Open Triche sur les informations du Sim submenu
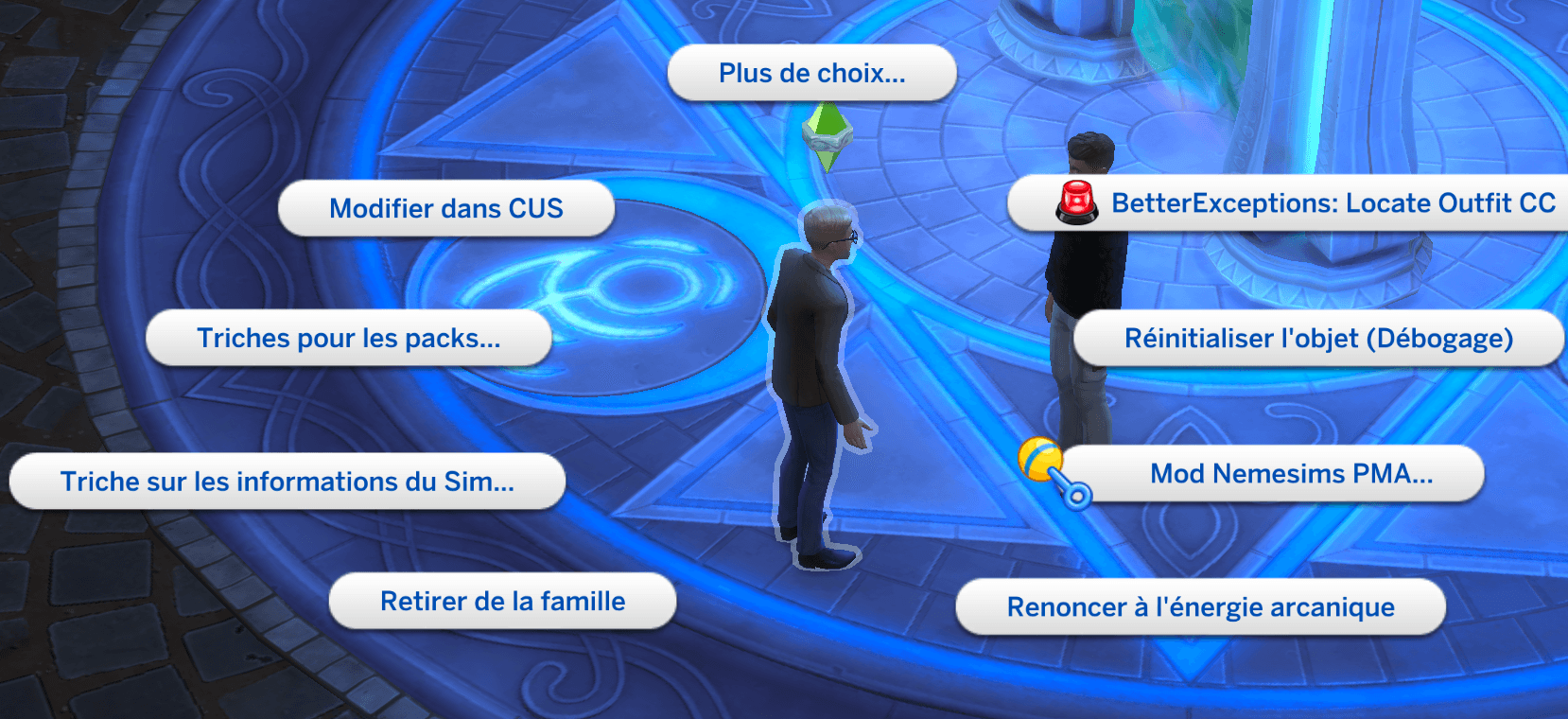 (287, 482)
